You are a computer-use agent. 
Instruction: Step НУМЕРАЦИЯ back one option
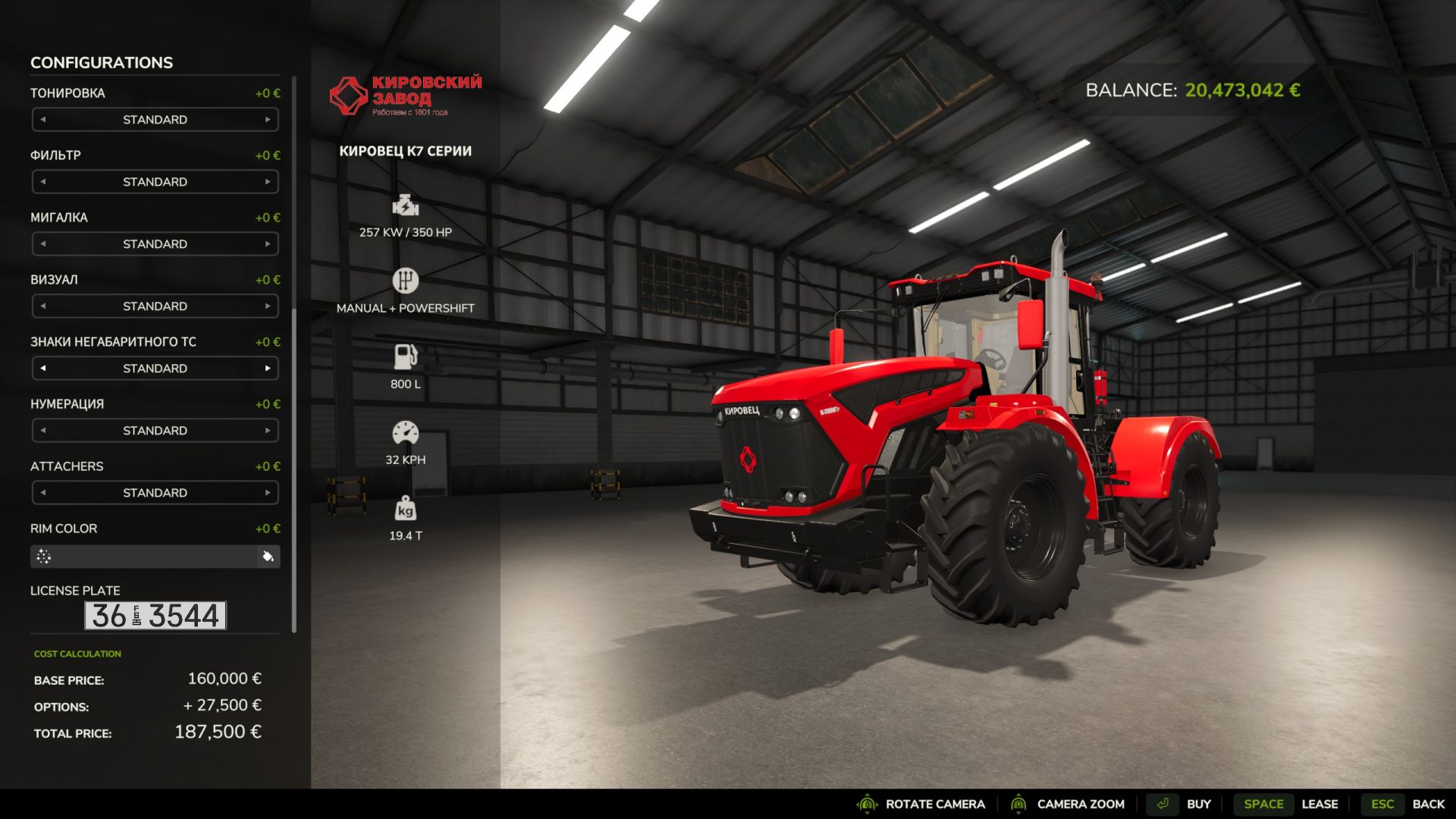coord(43,431)
